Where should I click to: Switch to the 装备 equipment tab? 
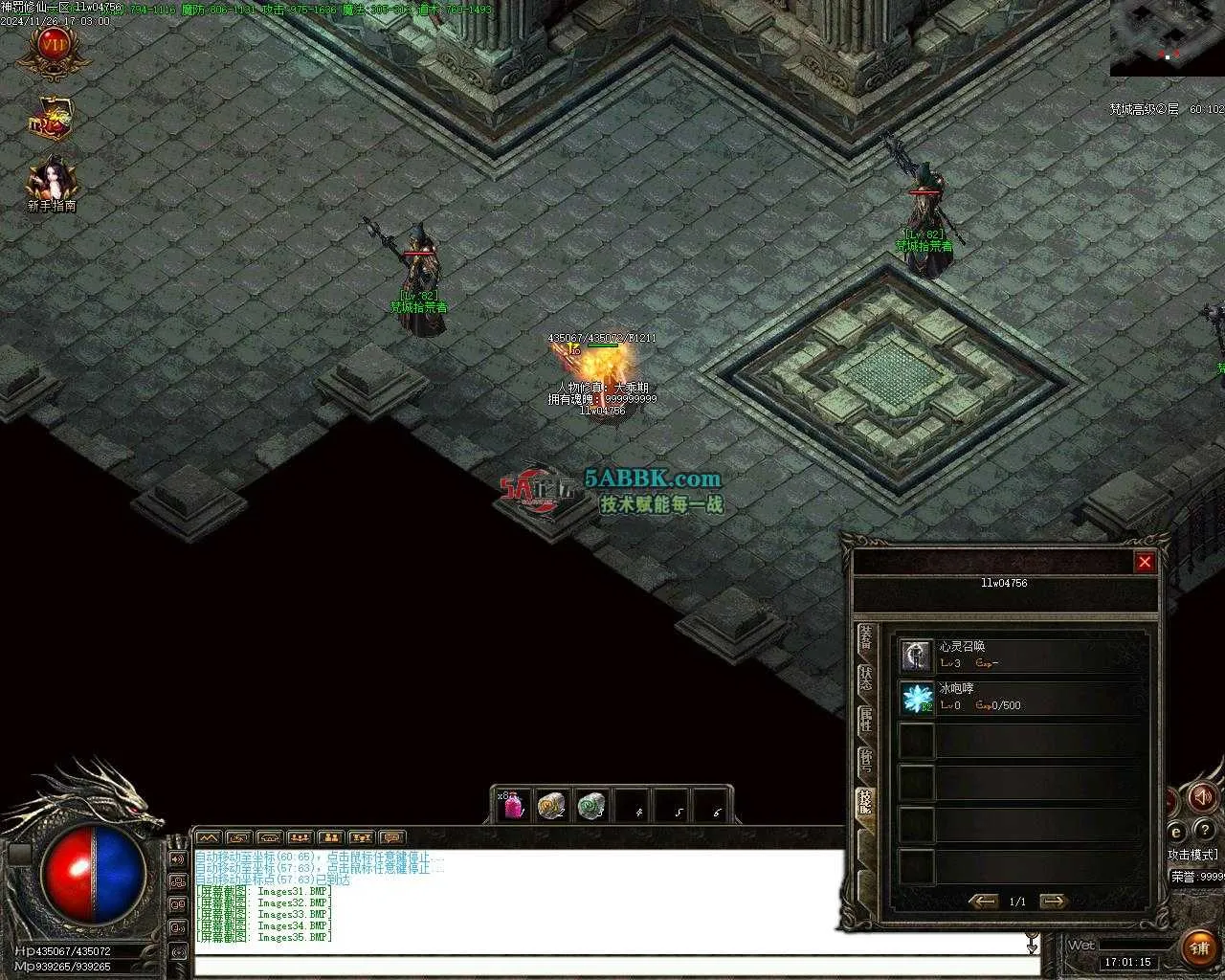(866, 636)
